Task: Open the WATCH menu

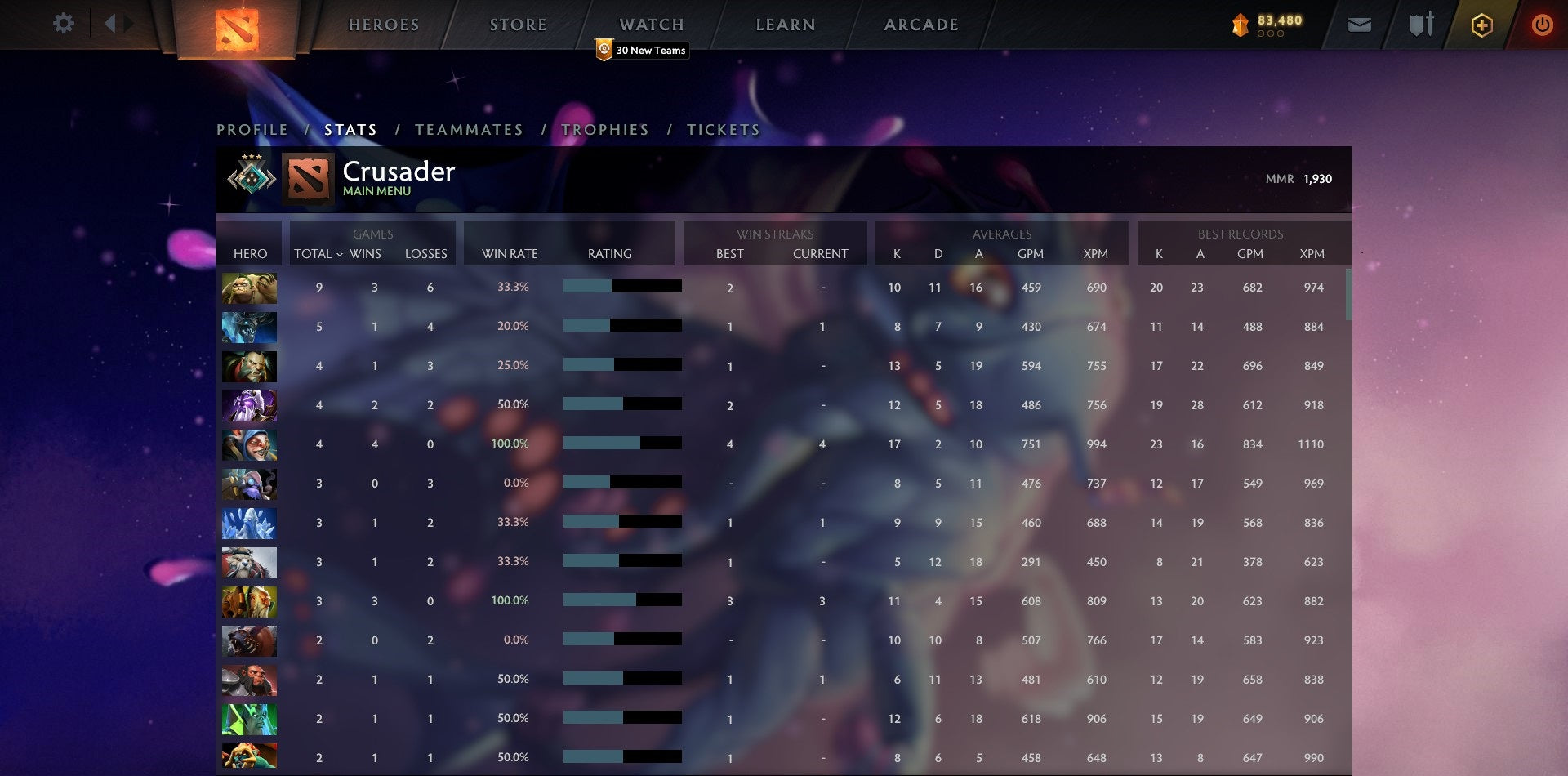Action: (652, 25)
